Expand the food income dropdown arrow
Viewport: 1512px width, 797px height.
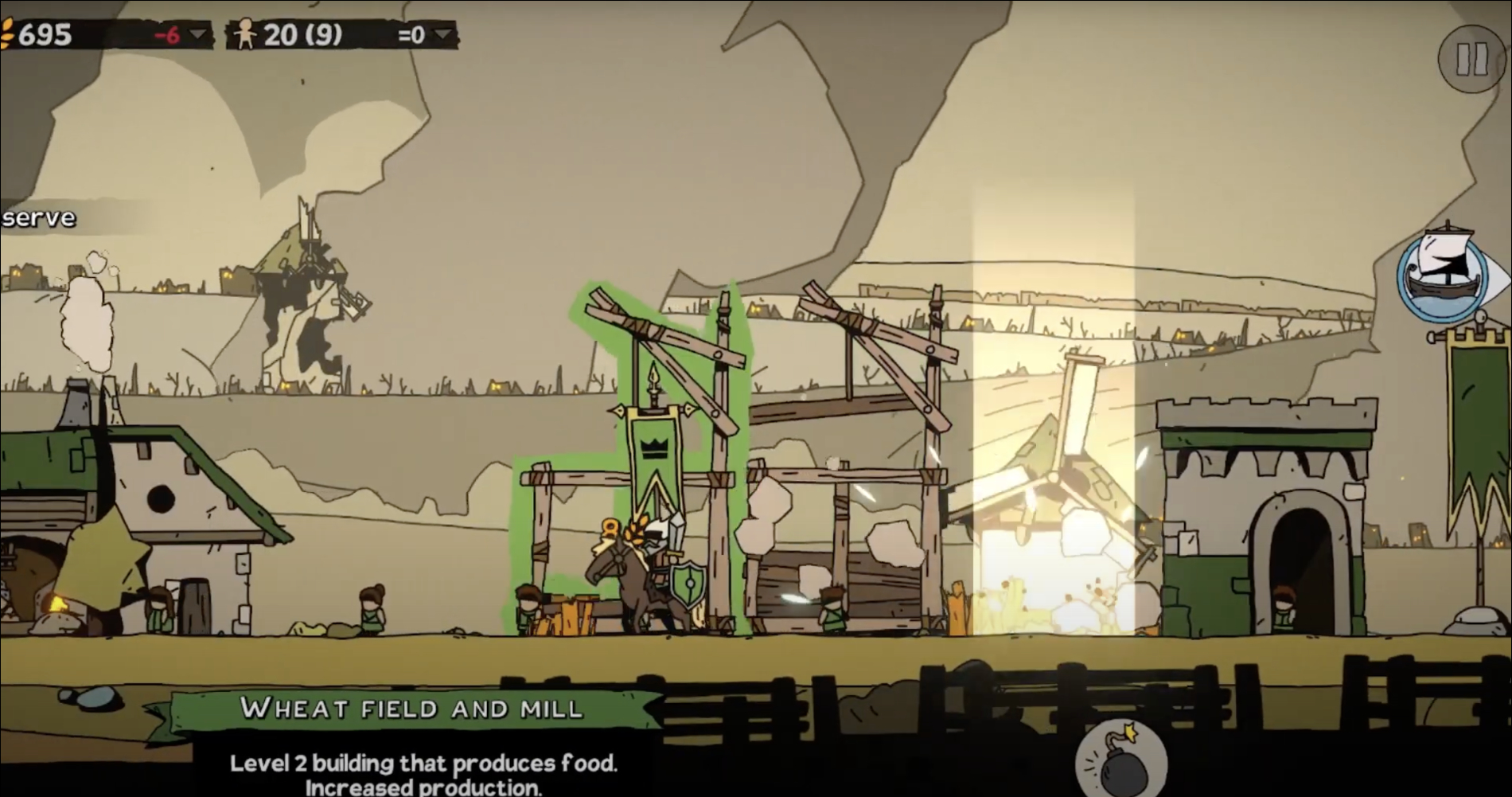[x=197, y=35]
